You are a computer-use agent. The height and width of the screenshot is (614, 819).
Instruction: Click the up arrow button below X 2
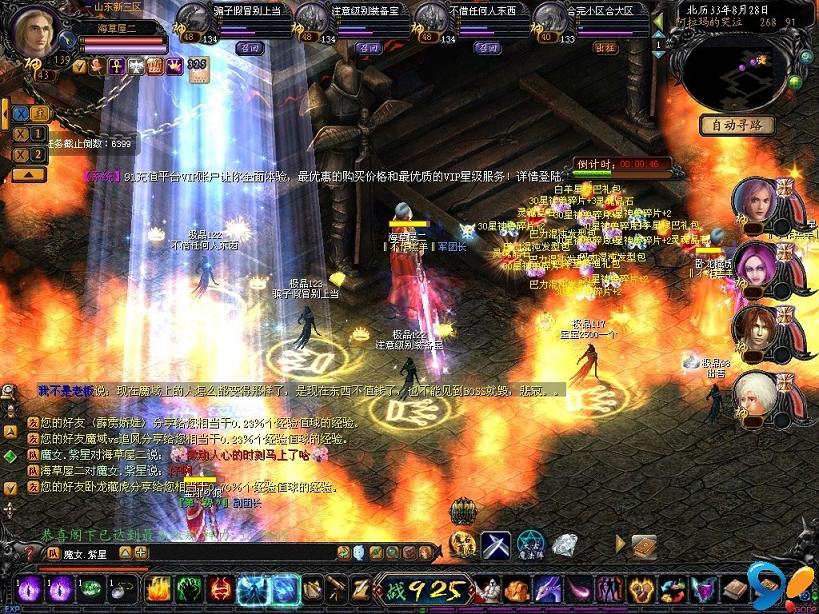(x=29, y=174)
